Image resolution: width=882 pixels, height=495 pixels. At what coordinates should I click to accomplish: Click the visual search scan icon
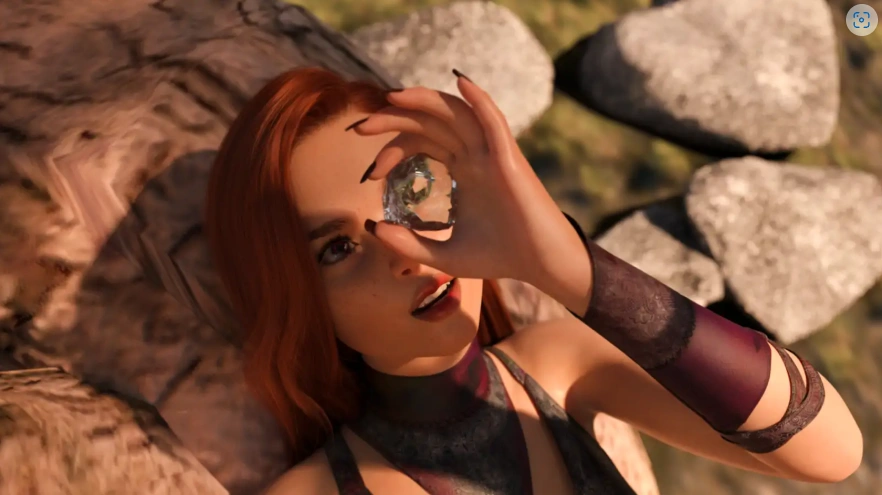click(860, 21)
